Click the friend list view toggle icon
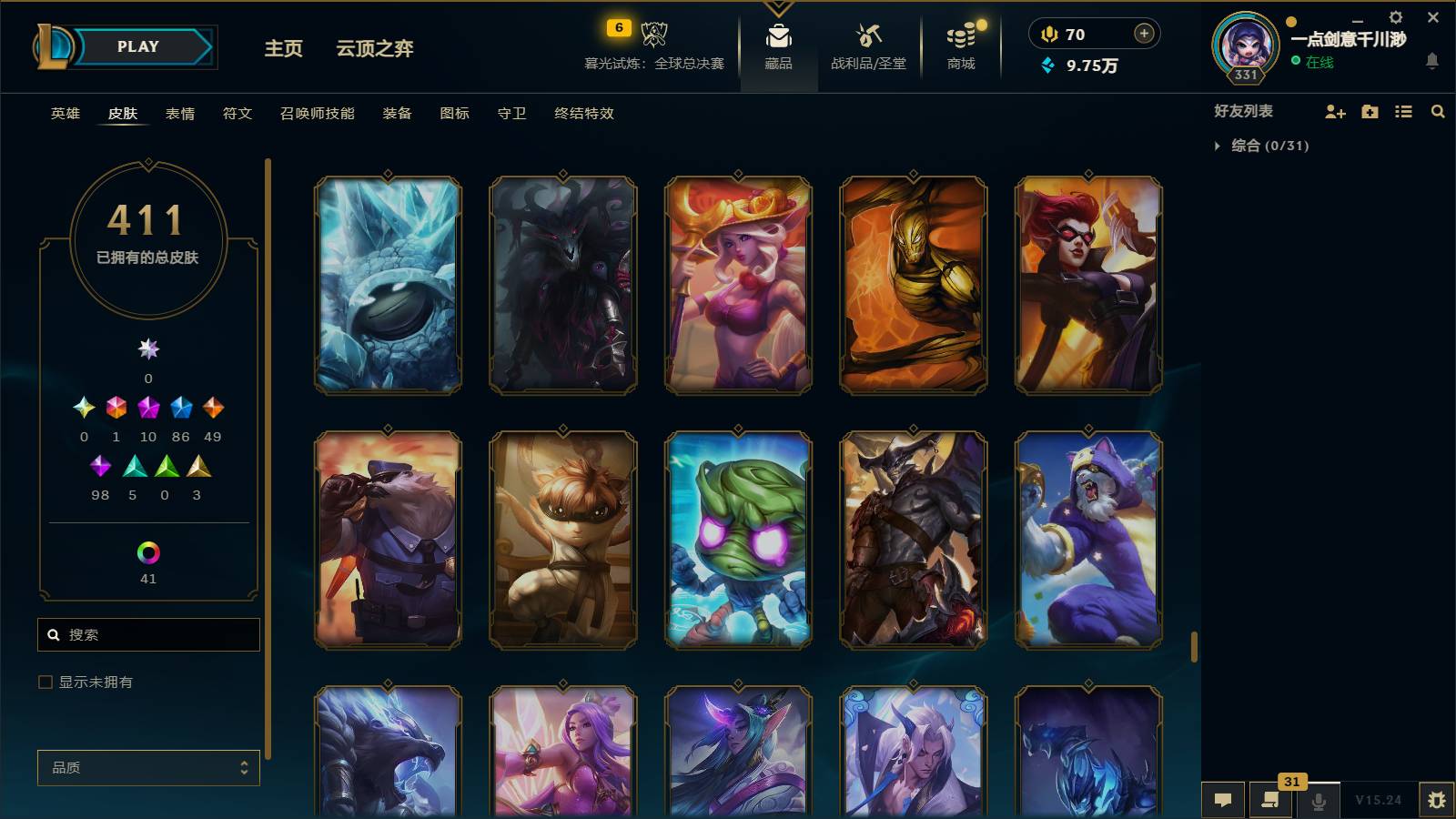1456x819 pixels. point(1402,111)
